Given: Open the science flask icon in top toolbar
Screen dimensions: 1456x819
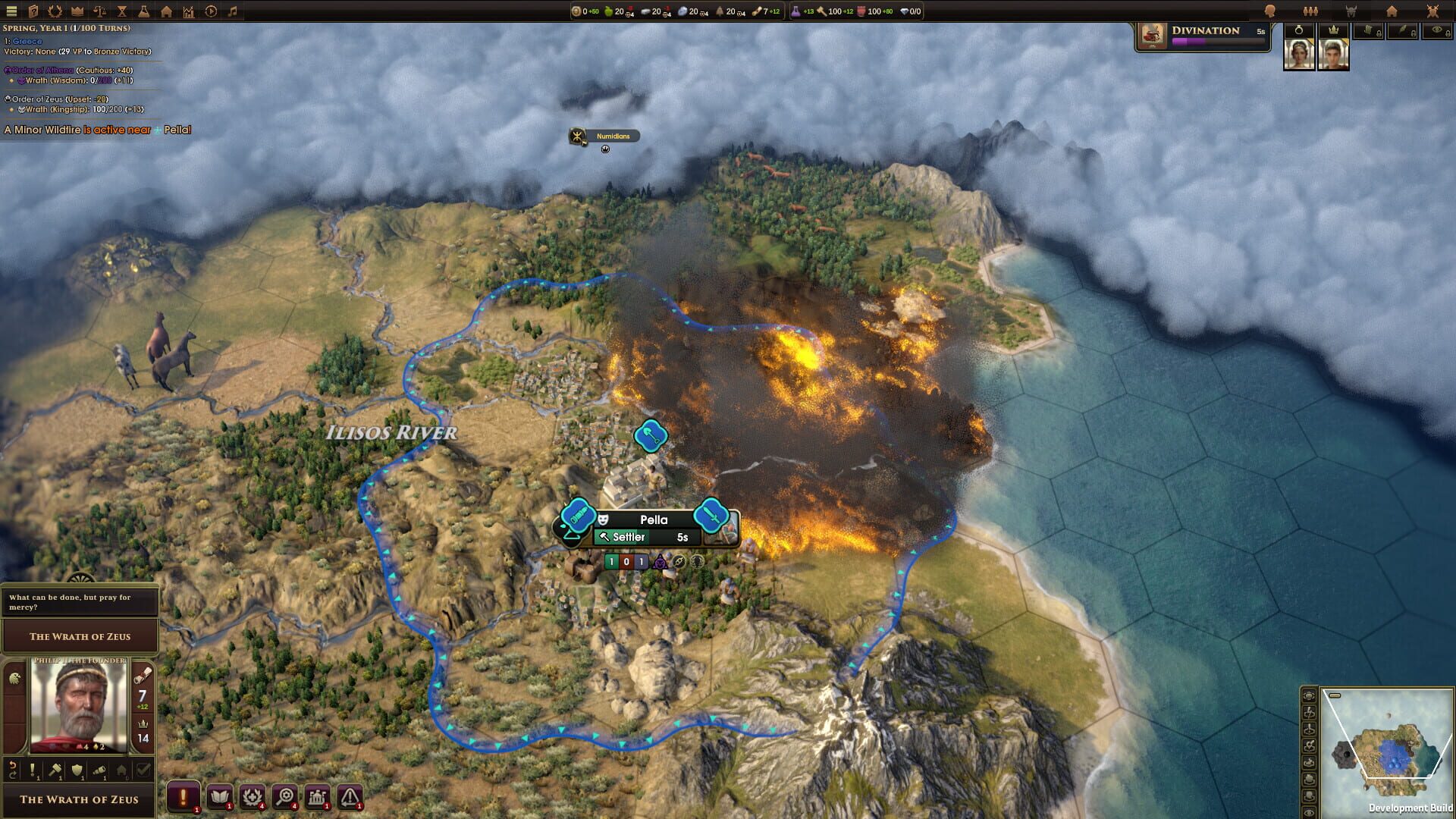Looking at the screenshot, I should (144, 11).
